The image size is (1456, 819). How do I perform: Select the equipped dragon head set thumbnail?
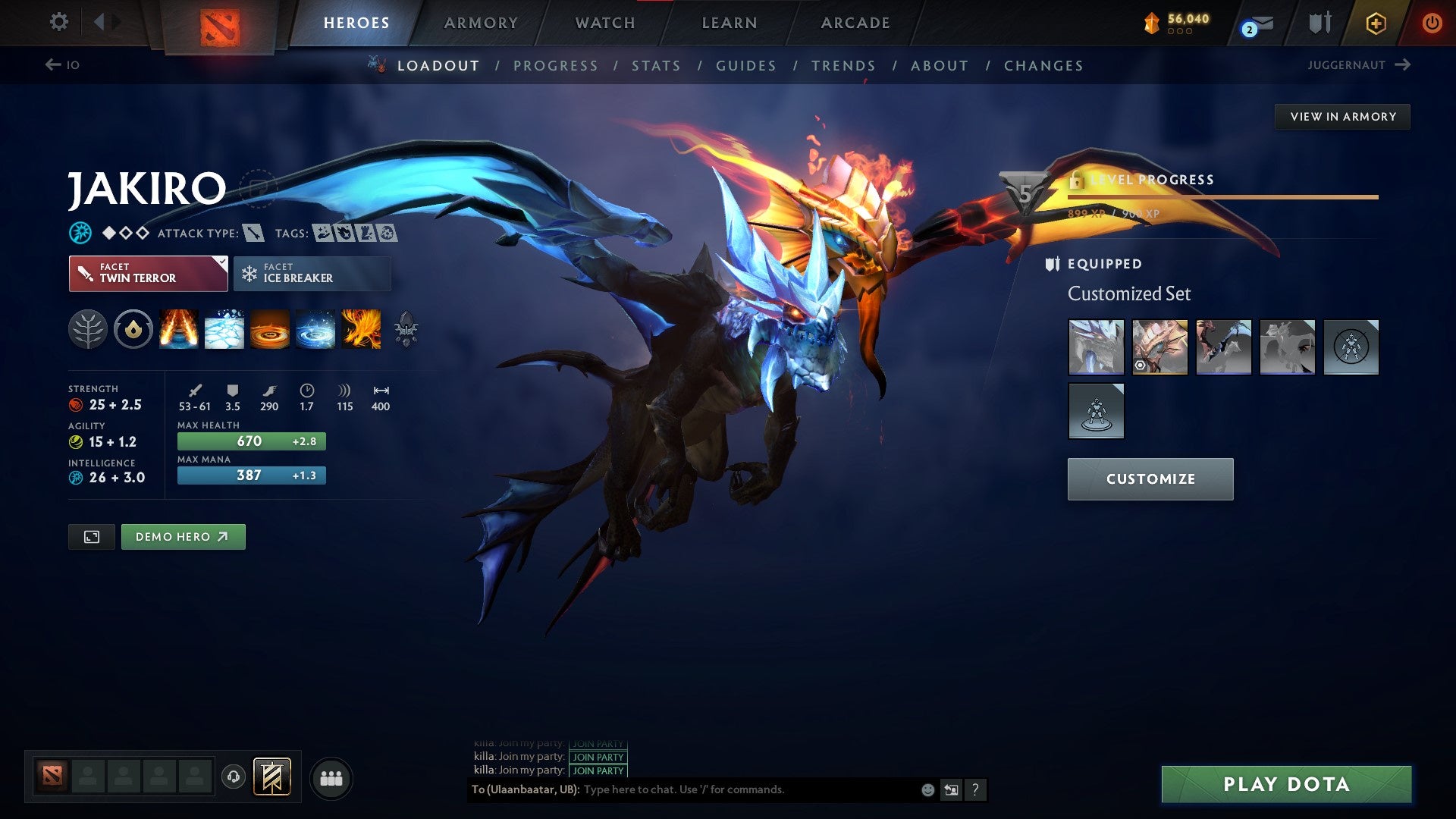(x=1095, y=347)
